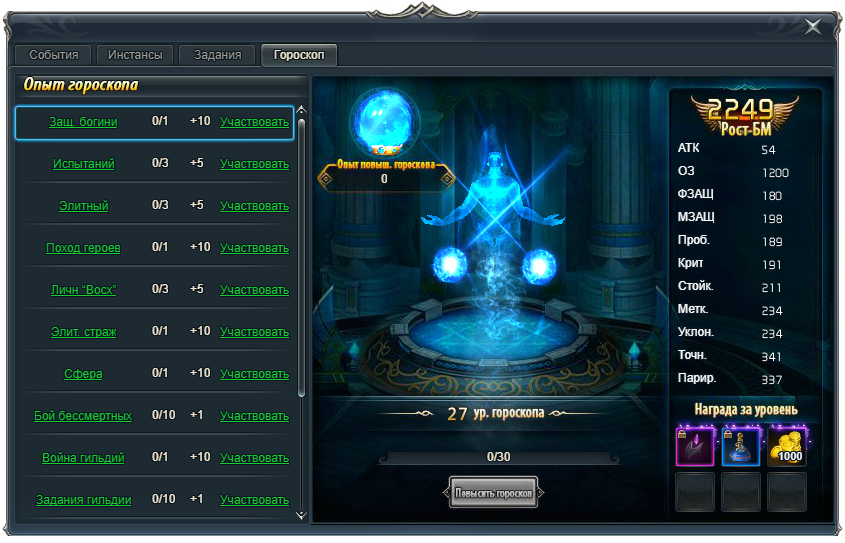Show the Задания tab
The image size is (845, 543).
[217, 55]
